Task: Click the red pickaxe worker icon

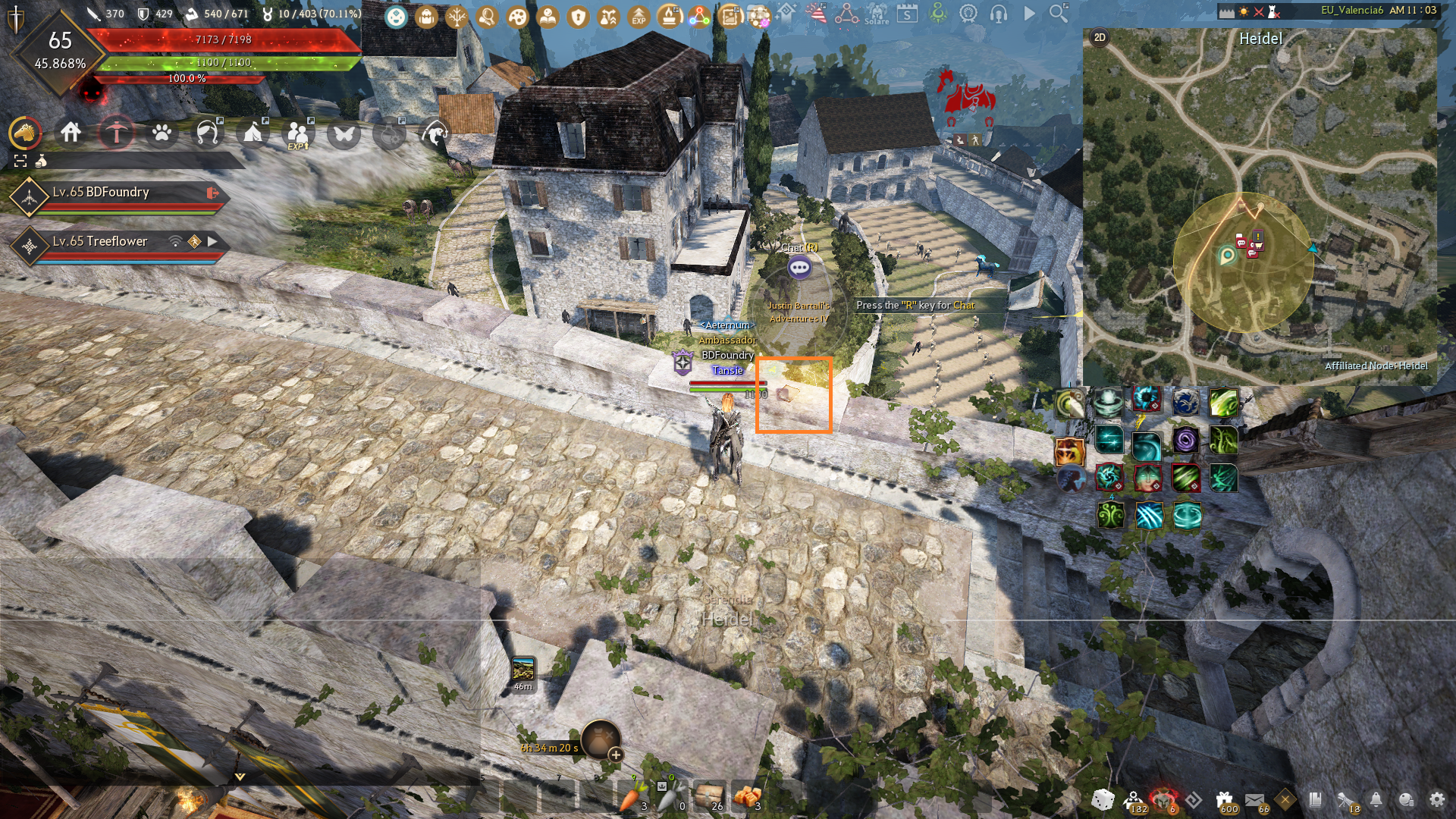Action: tap(116, 133)
